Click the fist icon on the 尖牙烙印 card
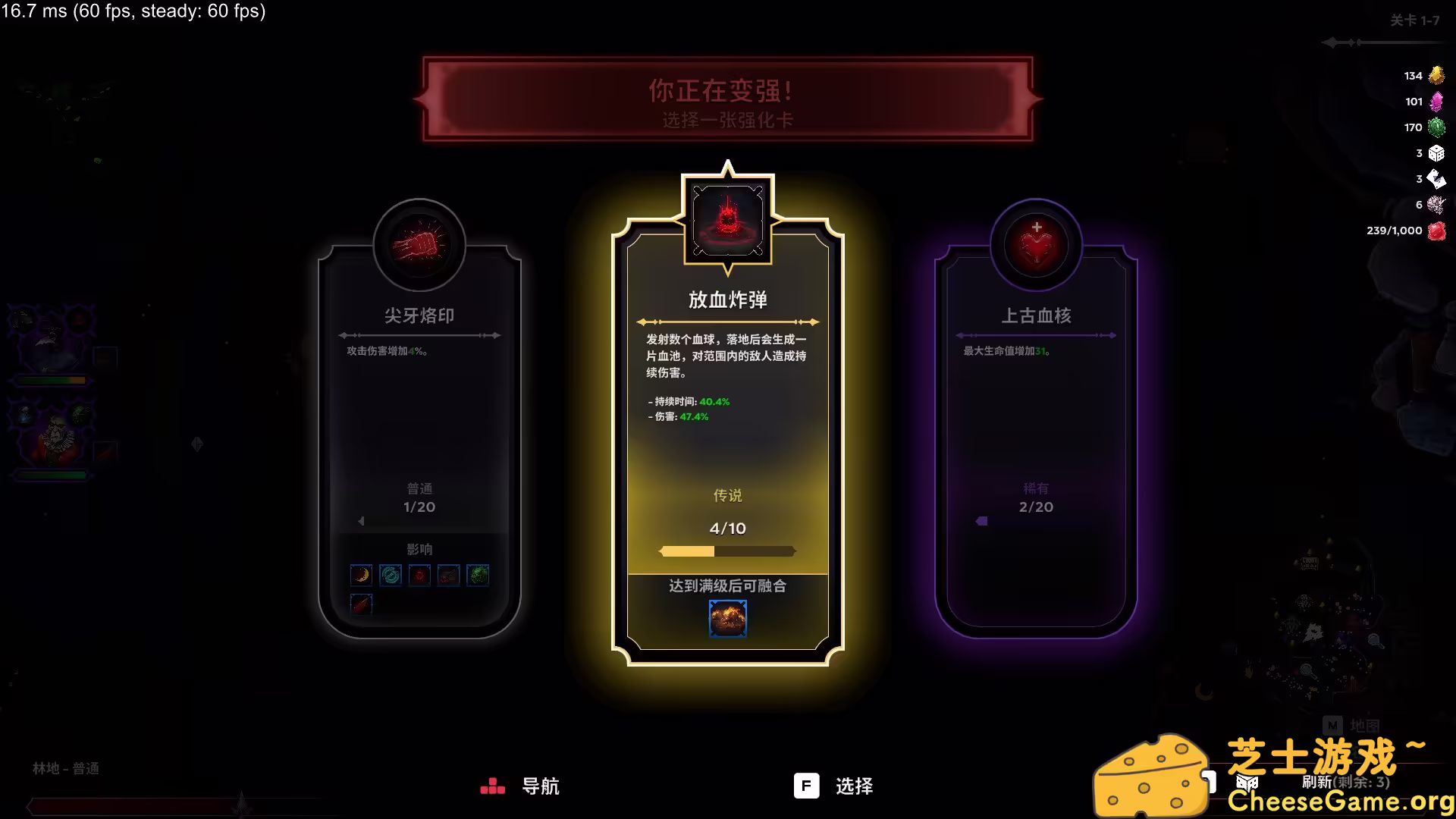The height and width of the screenshot is (819, 1456). (x=419, y=244)
